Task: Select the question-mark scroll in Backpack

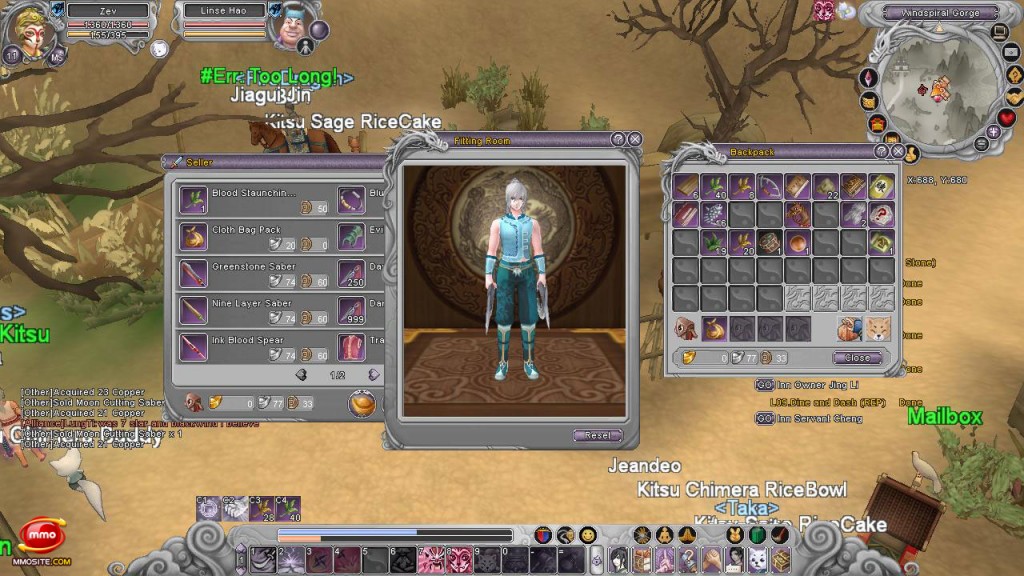Action: (x=881, y=213)
